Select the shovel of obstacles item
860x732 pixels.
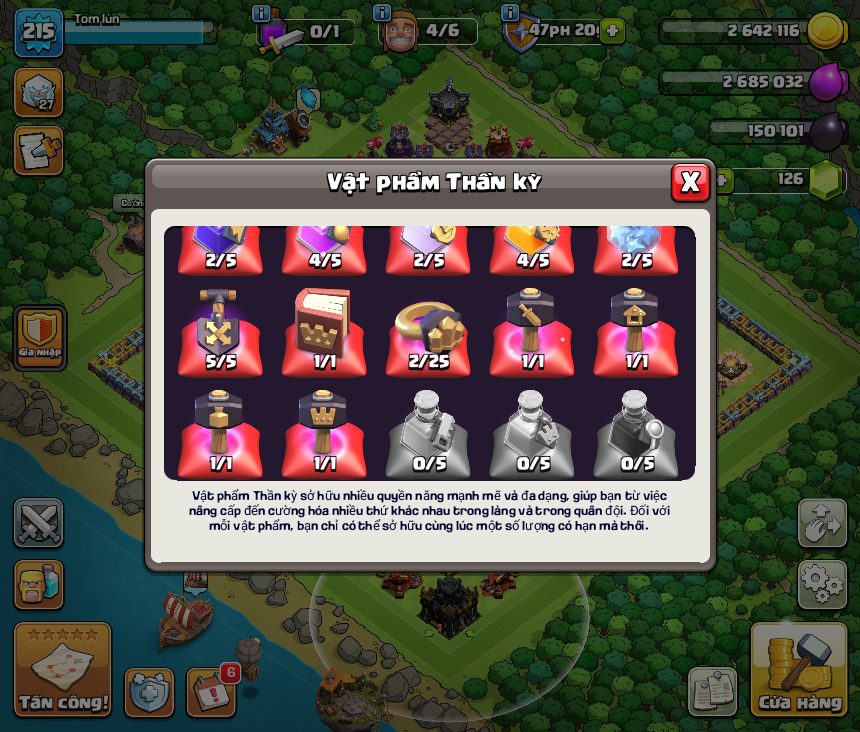[x=221, y=331]
